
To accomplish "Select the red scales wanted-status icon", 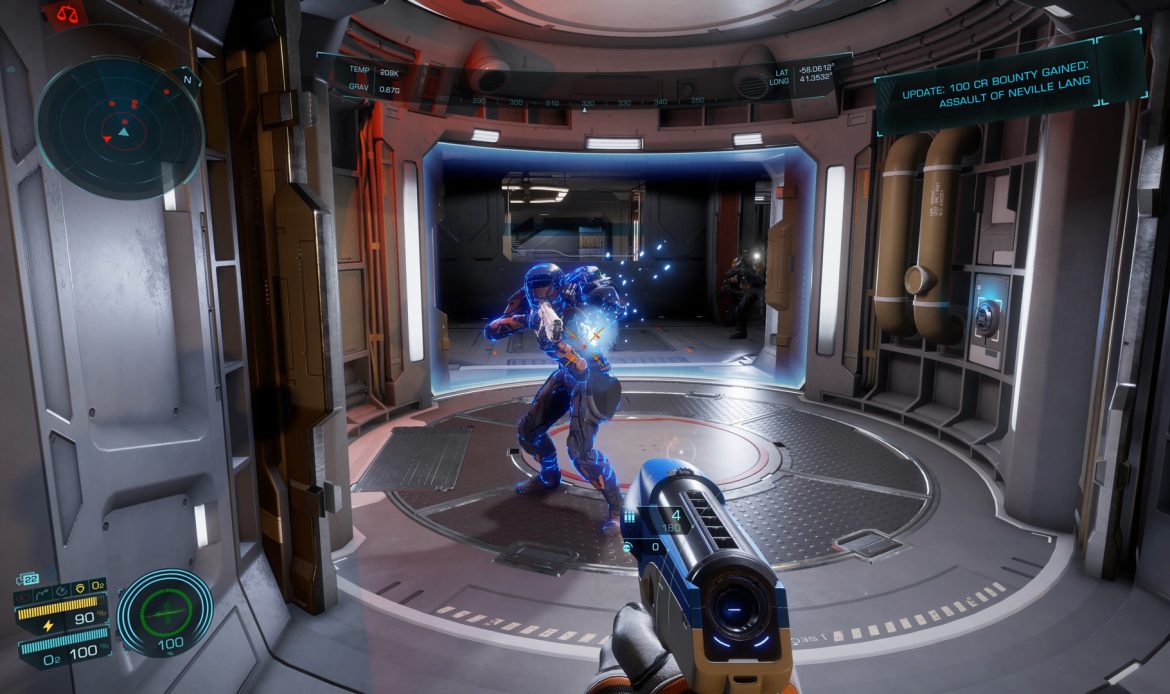I will [x=67, y=13].
